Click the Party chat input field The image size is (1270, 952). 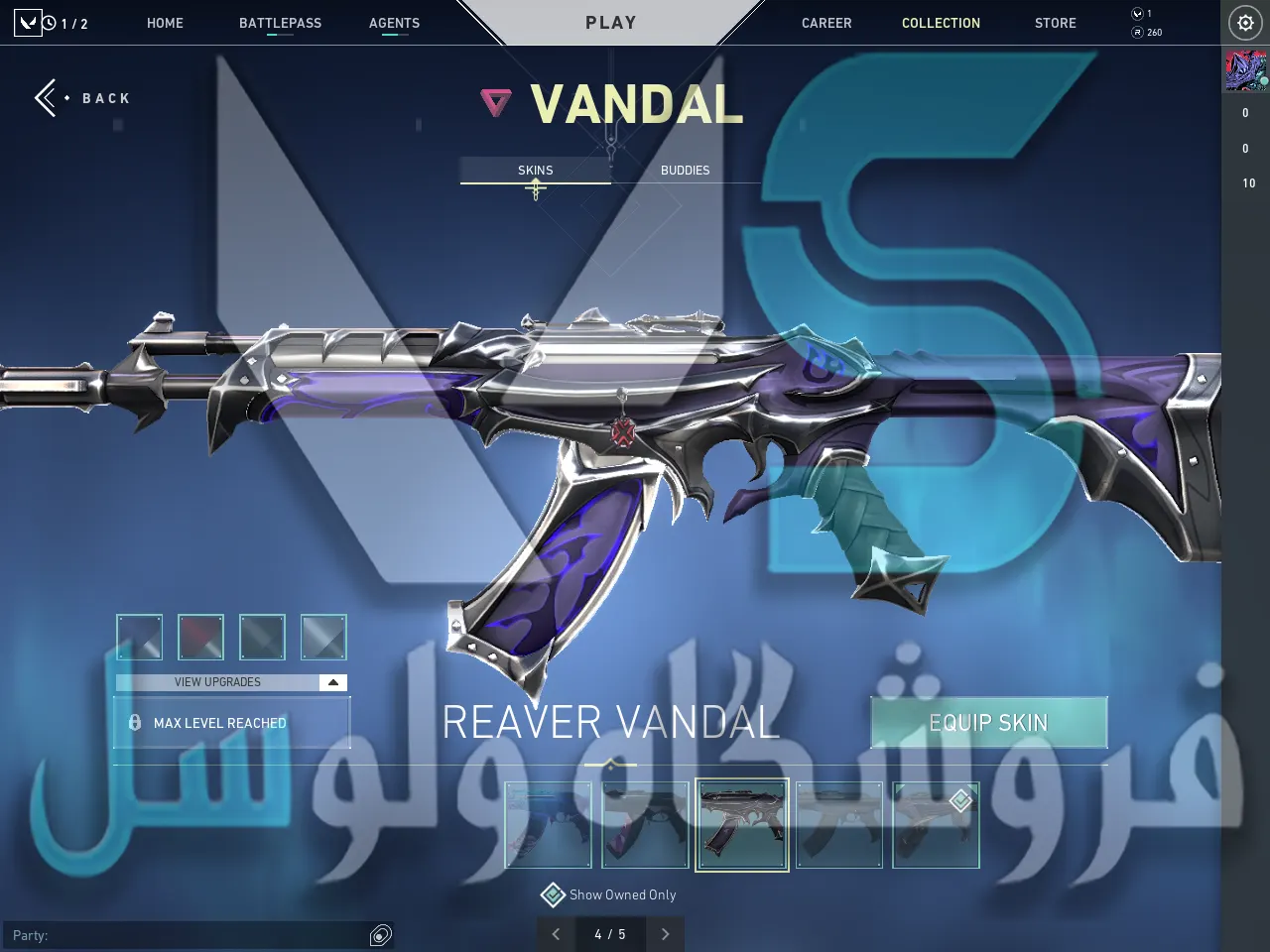pyautogui.click(x=189, y=935)
